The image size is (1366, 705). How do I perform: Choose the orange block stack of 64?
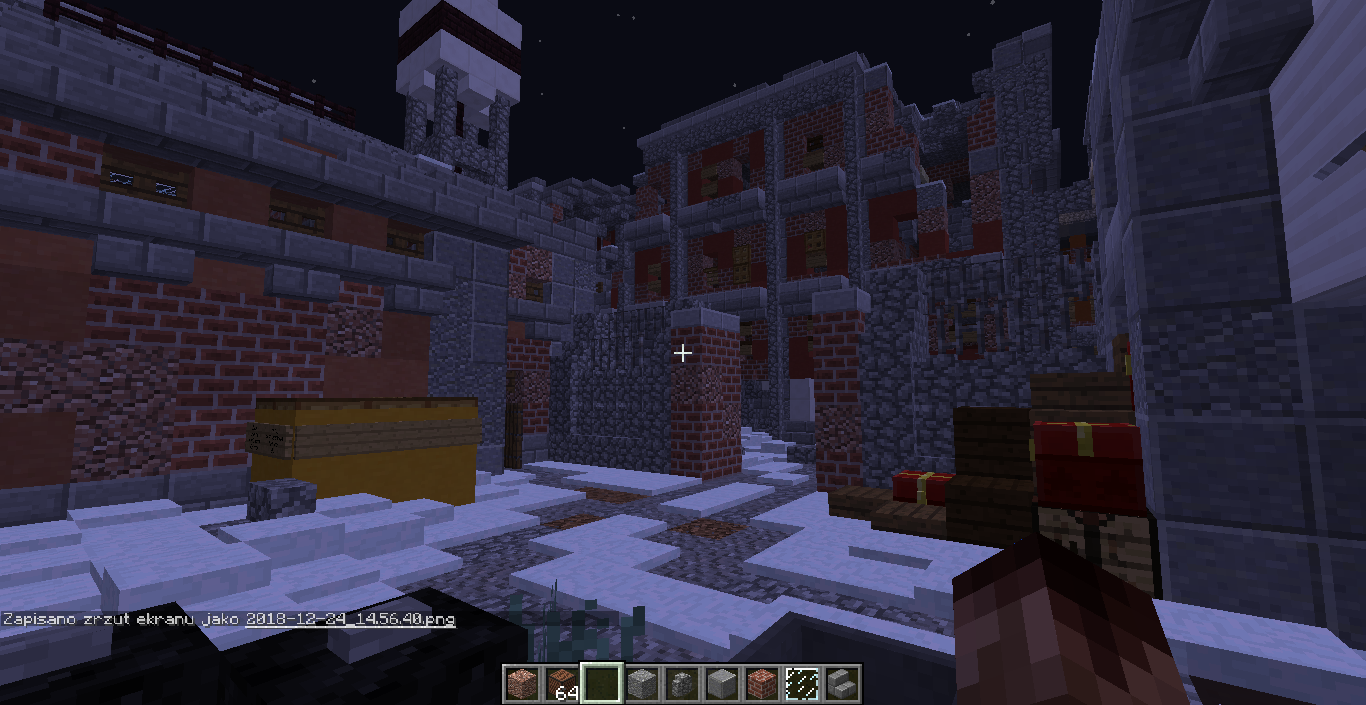tap(561, 683)
